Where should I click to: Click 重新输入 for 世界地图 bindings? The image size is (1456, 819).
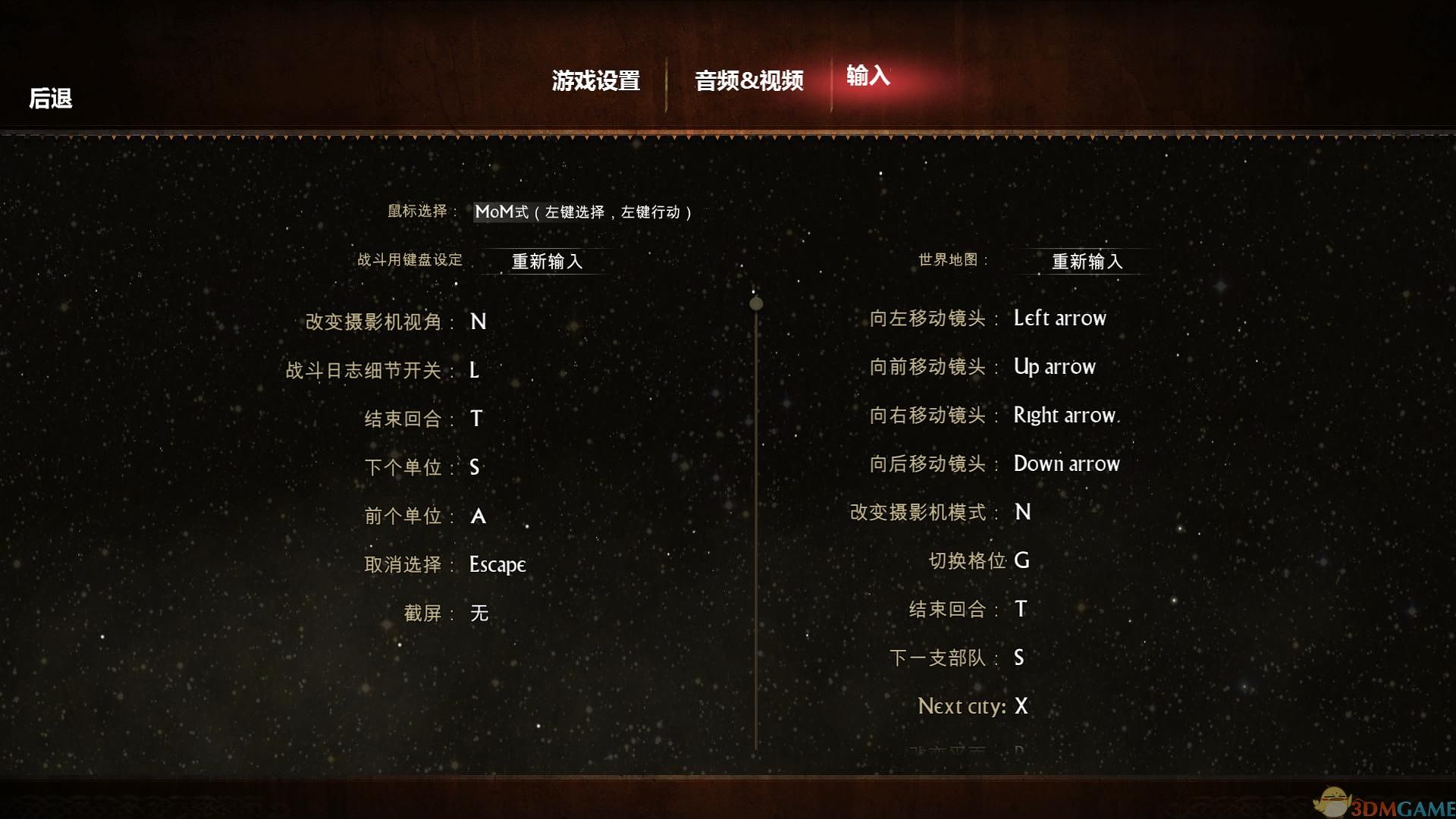(1086, 261)
